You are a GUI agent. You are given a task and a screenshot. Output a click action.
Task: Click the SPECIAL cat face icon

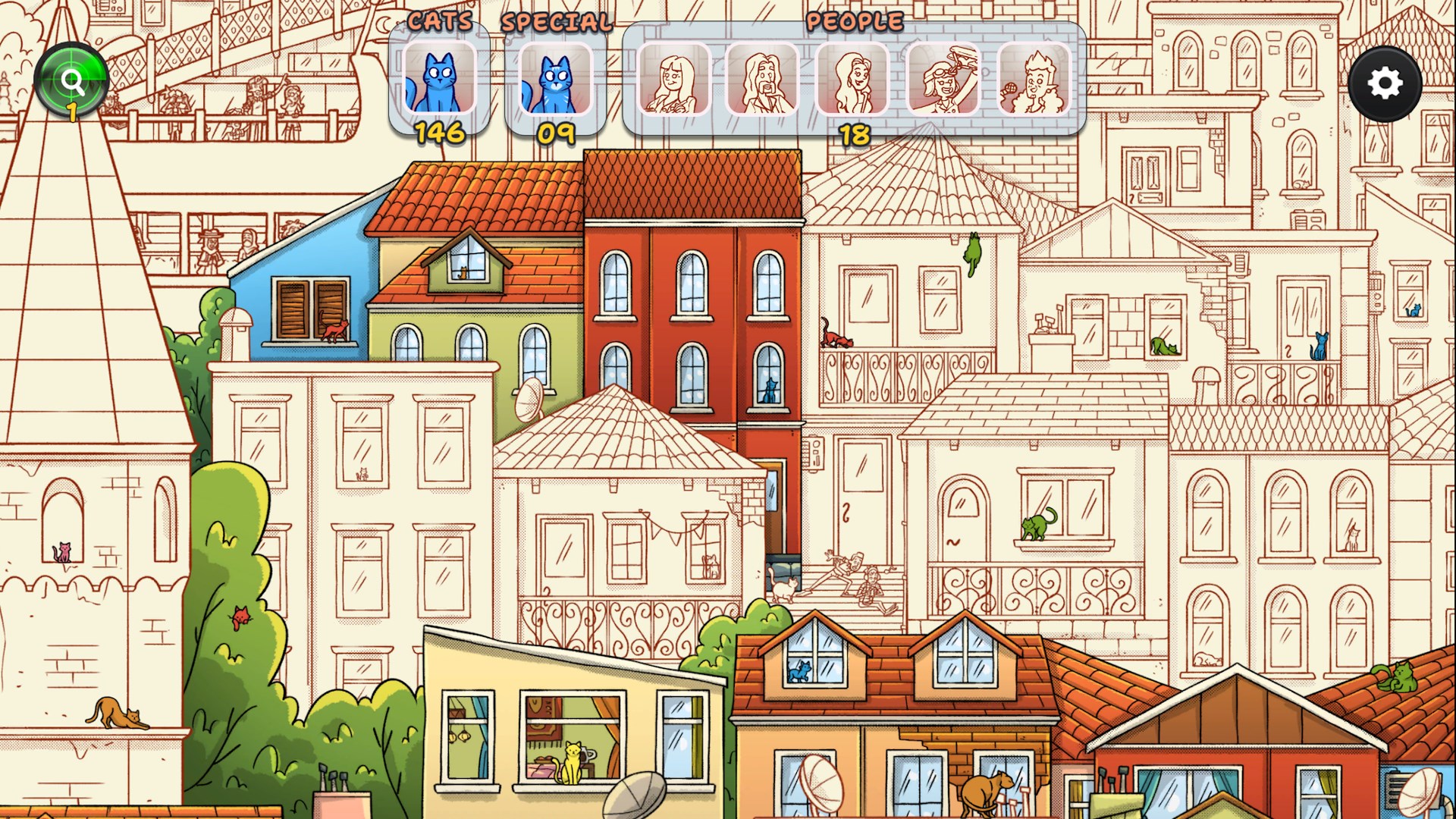tap(556, 80)
